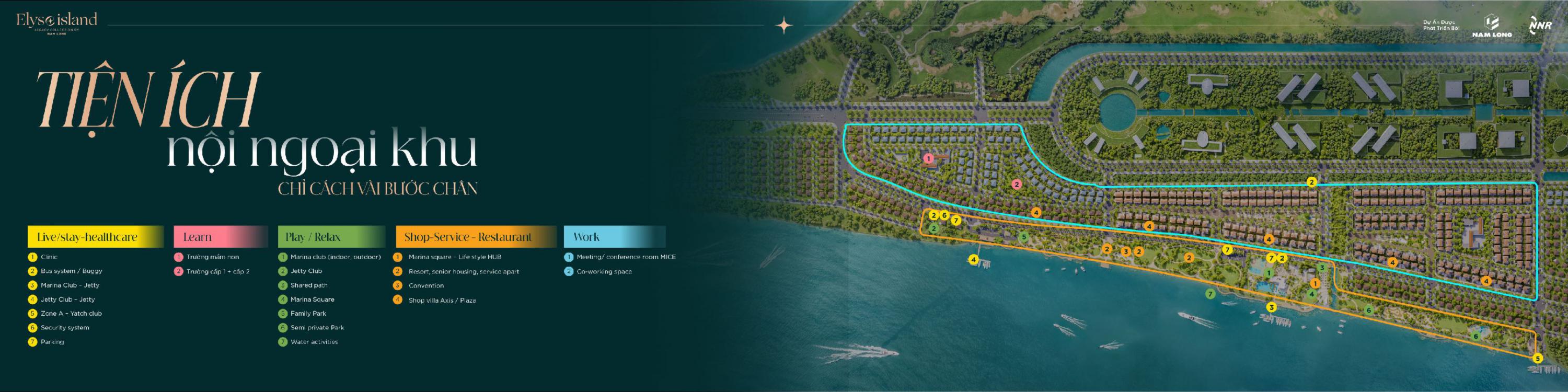Viewport: 1568px width, 392px height.
Task: Select the Shop villa Axis / Plaza entry
Action: 442,300
